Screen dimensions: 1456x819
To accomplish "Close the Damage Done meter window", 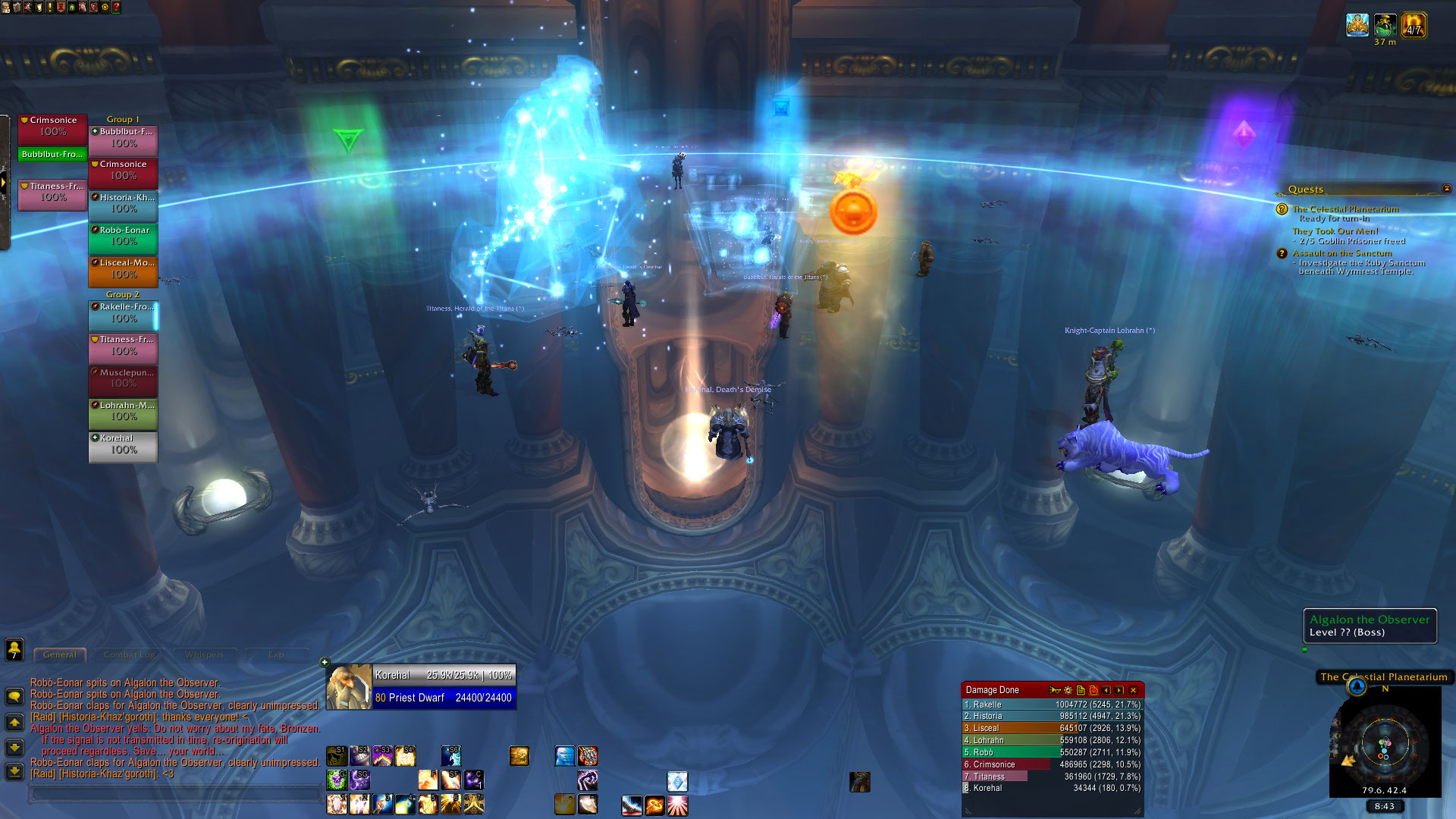I will 1133,690.
